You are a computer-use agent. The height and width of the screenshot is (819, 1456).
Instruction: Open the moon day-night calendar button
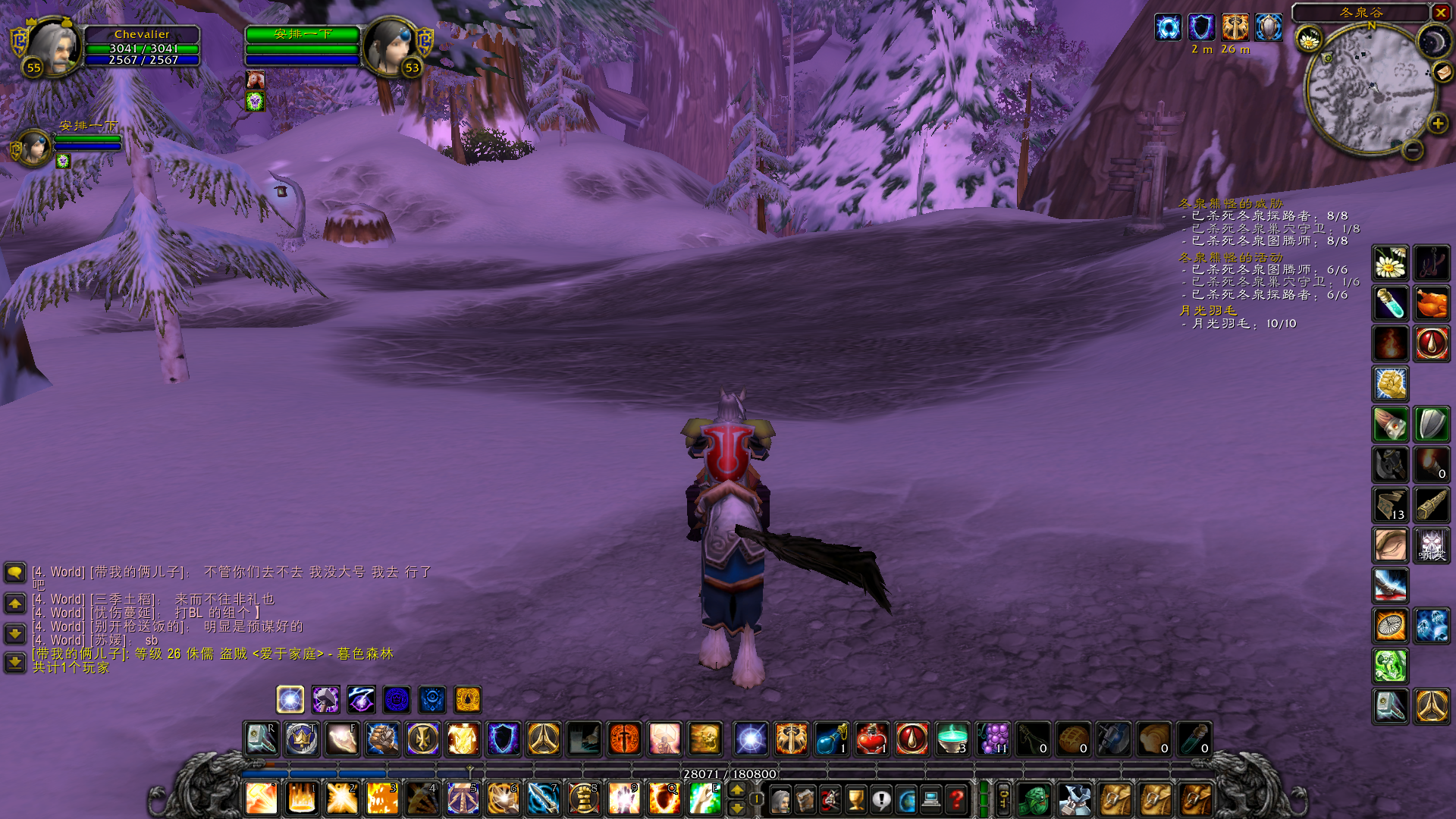(x=1432, y=41)
